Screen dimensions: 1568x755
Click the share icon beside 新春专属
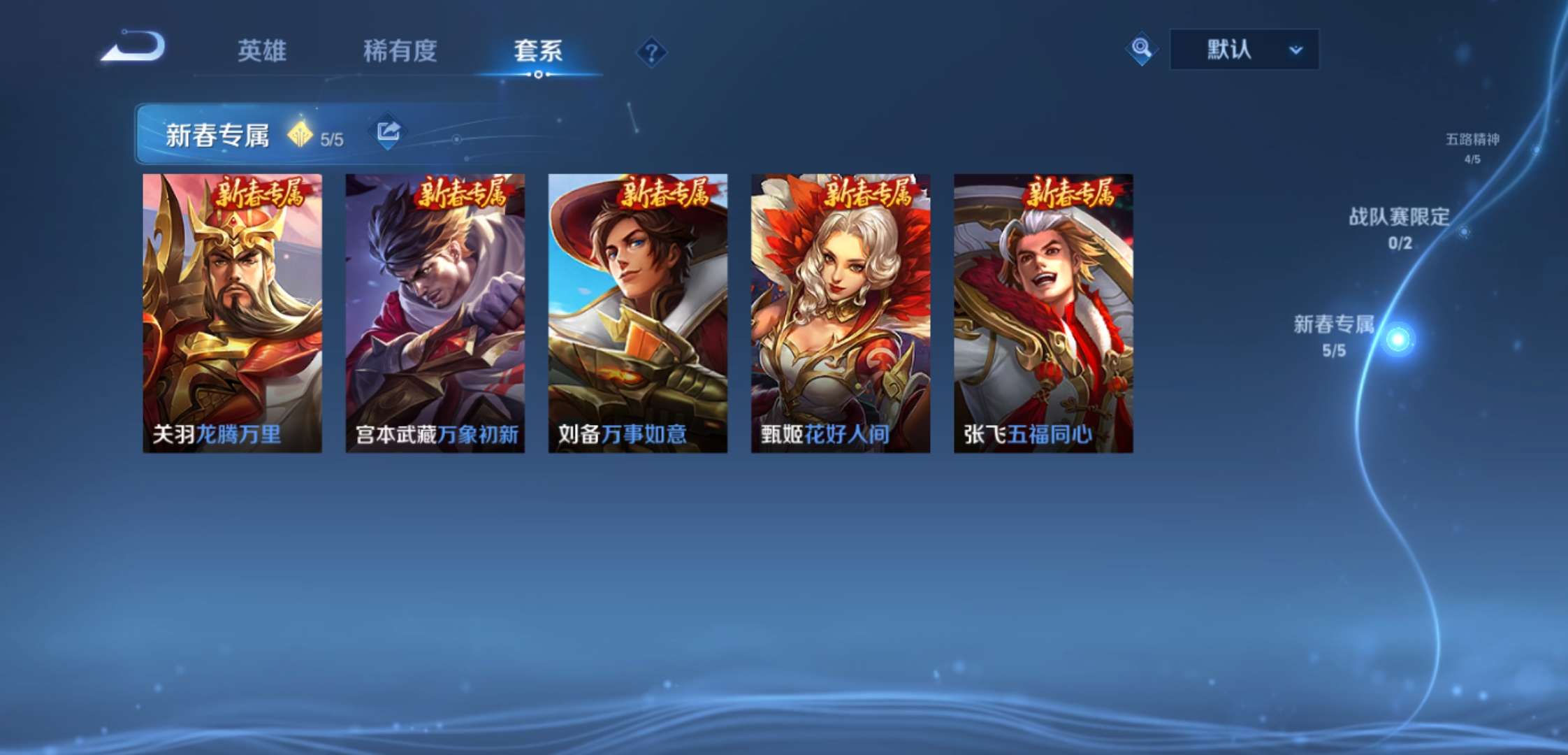pyautogui.click(x=389, y=129)
